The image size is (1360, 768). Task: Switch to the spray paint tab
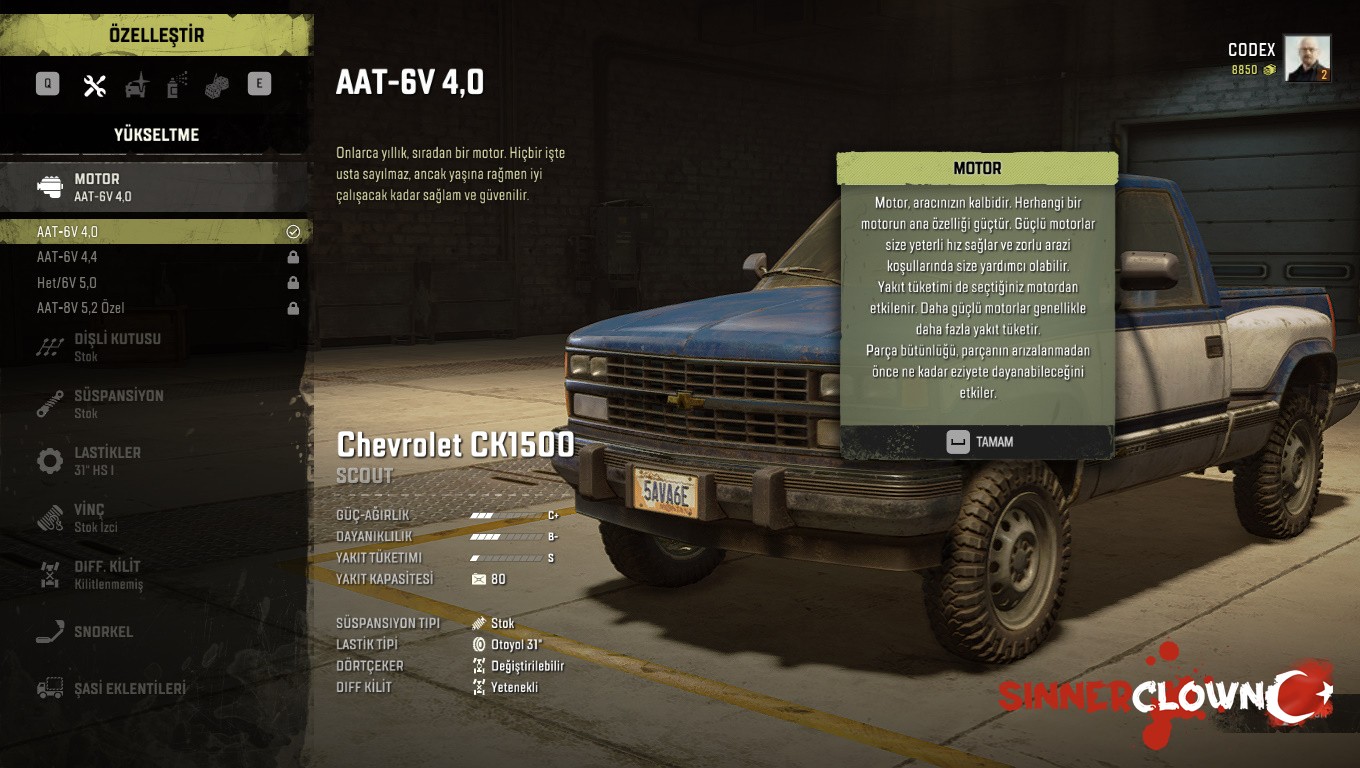click(x=177, y=86)
